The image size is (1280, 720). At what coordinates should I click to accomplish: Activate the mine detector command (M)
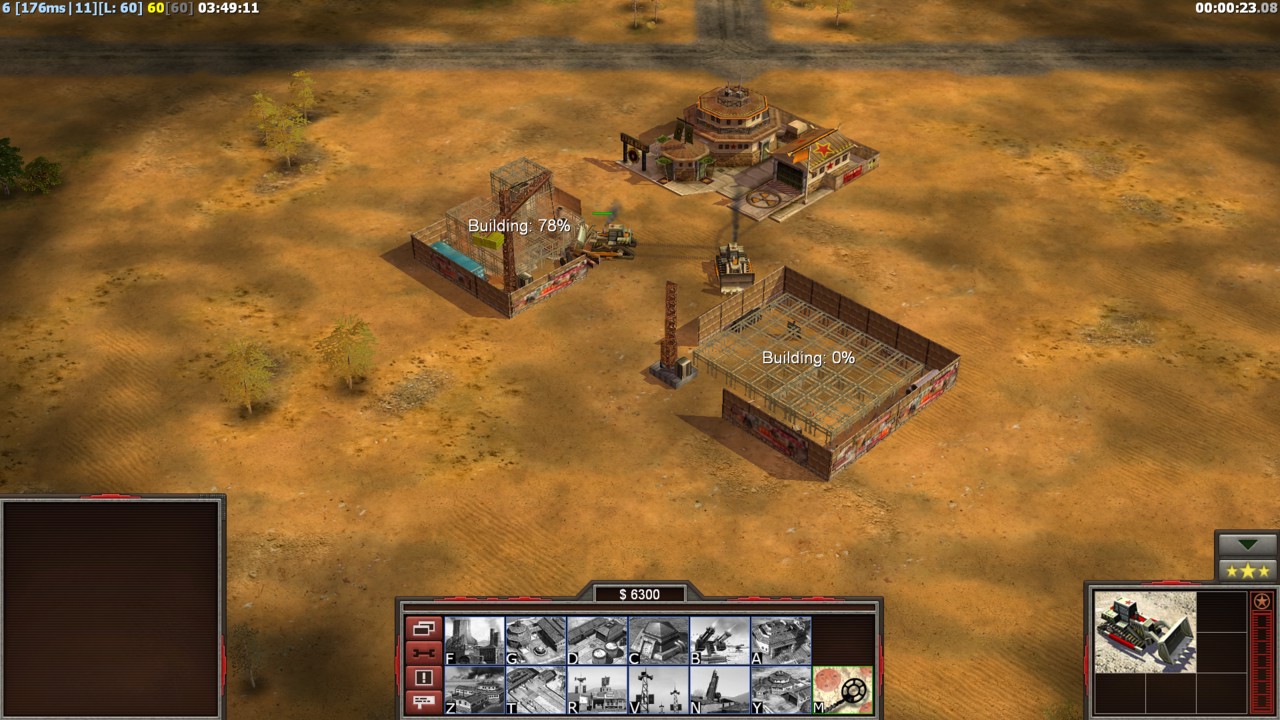(842, 690)
